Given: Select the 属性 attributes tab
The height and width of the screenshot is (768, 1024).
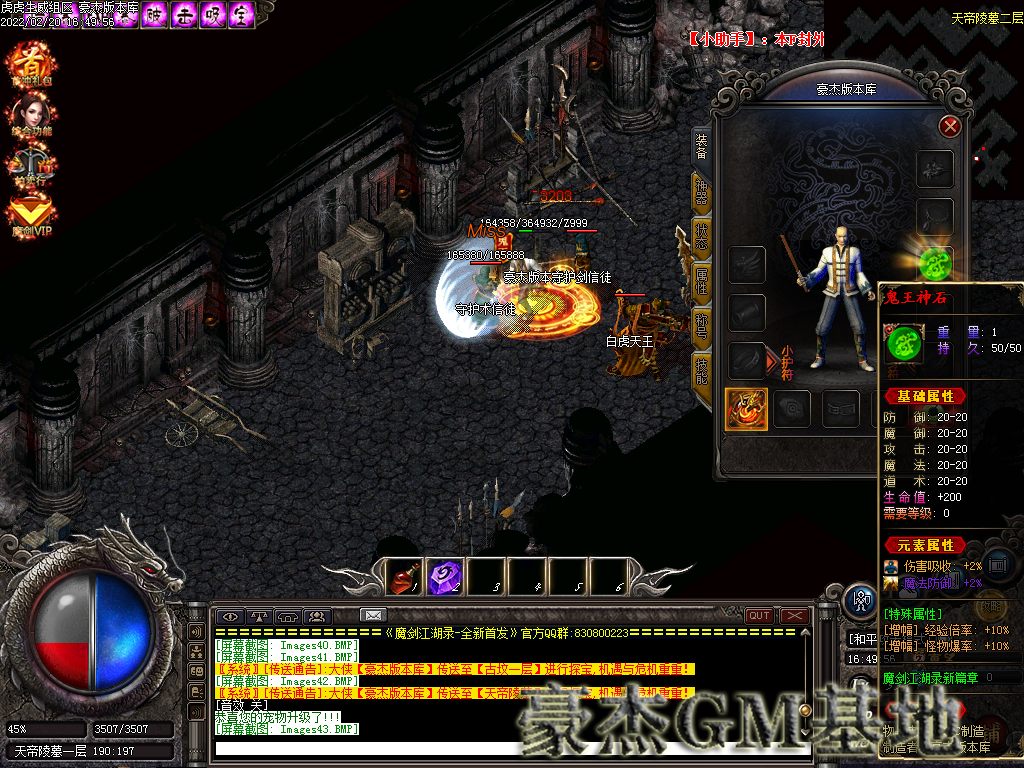Looking at the screenshot, I should tap(702, 282).
